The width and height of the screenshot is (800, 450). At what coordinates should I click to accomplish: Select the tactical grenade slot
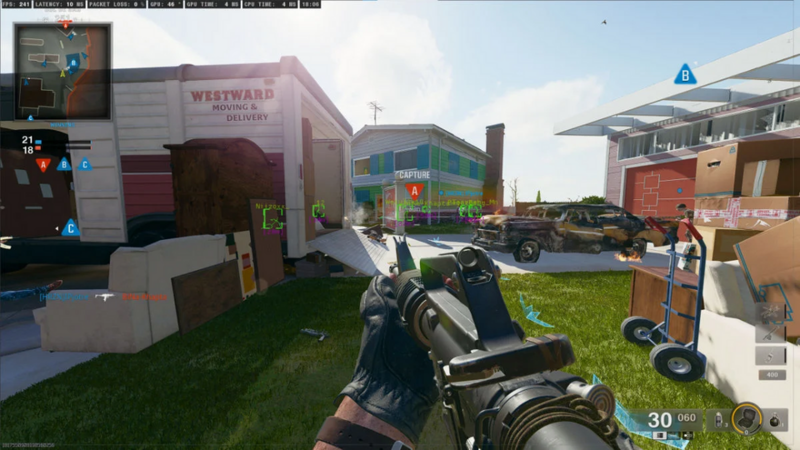click(716, 418)
